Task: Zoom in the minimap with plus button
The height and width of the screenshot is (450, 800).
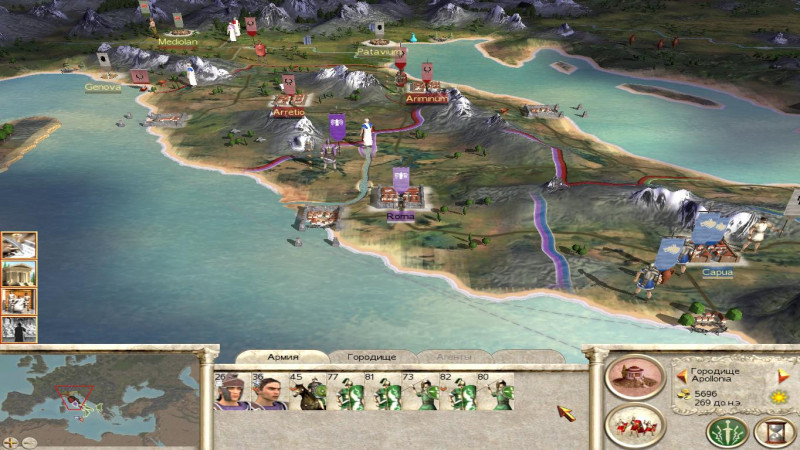Action: 10,441
